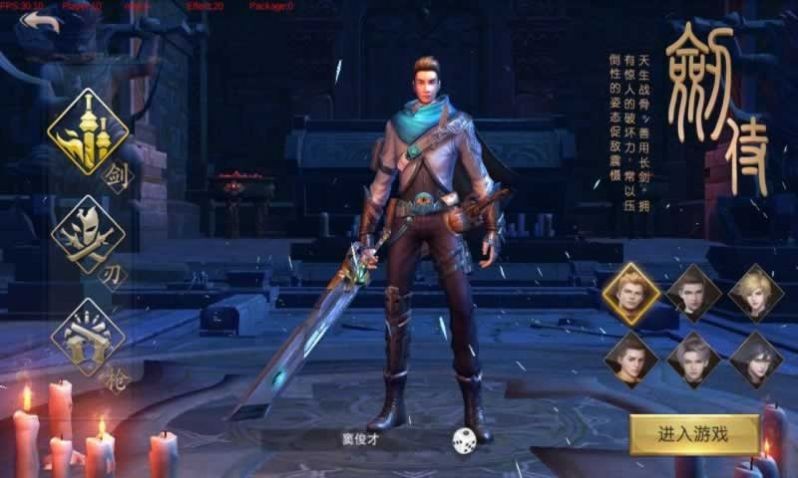Select the sword (剑) class icon

click(89, 132)
